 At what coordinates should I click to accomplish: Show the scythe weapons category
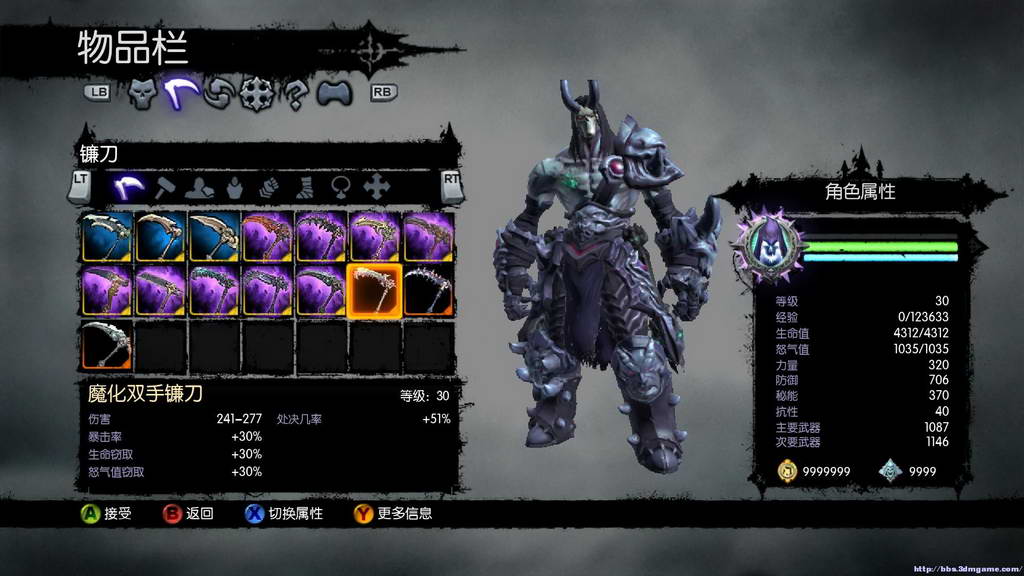click(x=127, y=185)
